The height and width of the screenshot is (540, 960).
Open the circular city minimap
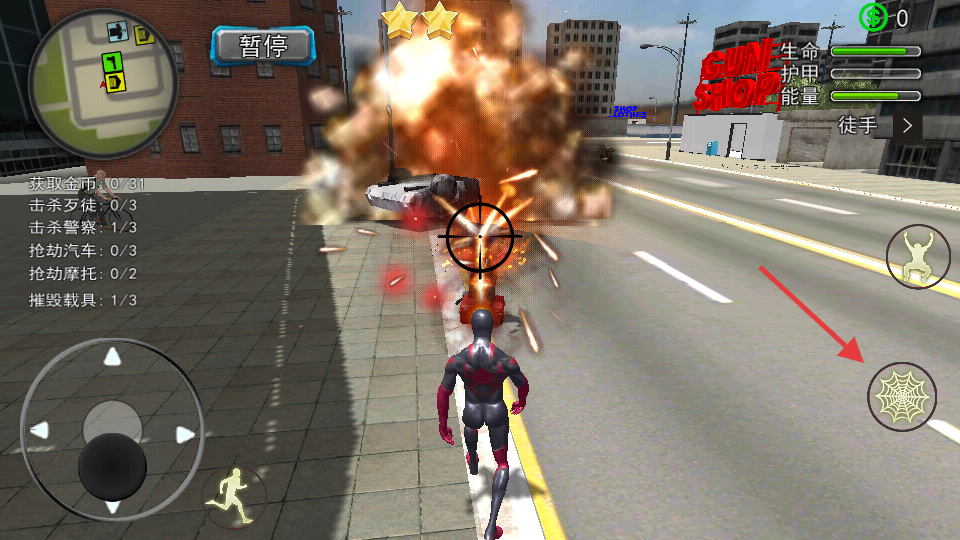103,82
